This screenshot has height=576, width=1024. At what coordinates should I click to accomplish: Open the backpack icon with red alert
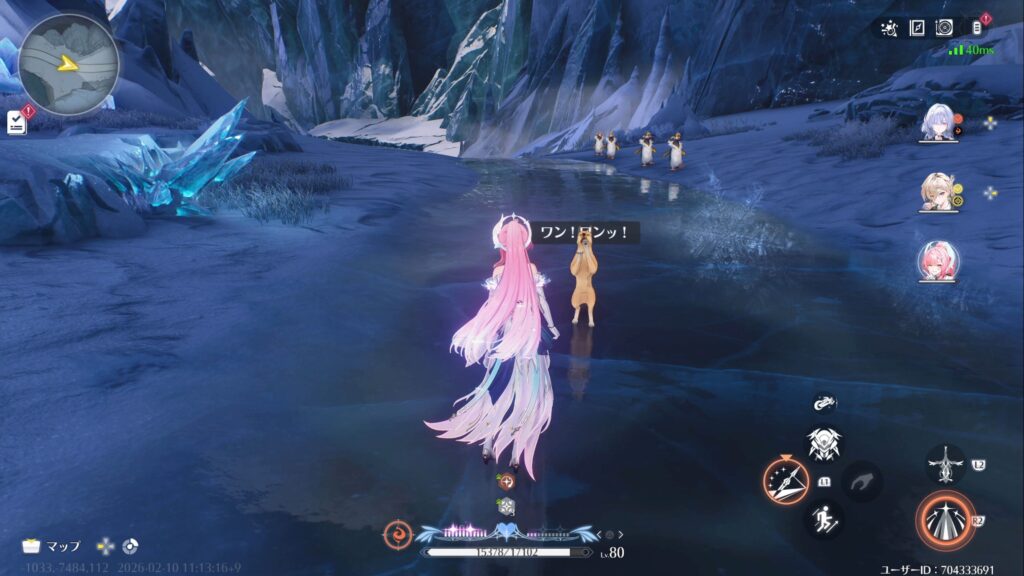[978, 28]
